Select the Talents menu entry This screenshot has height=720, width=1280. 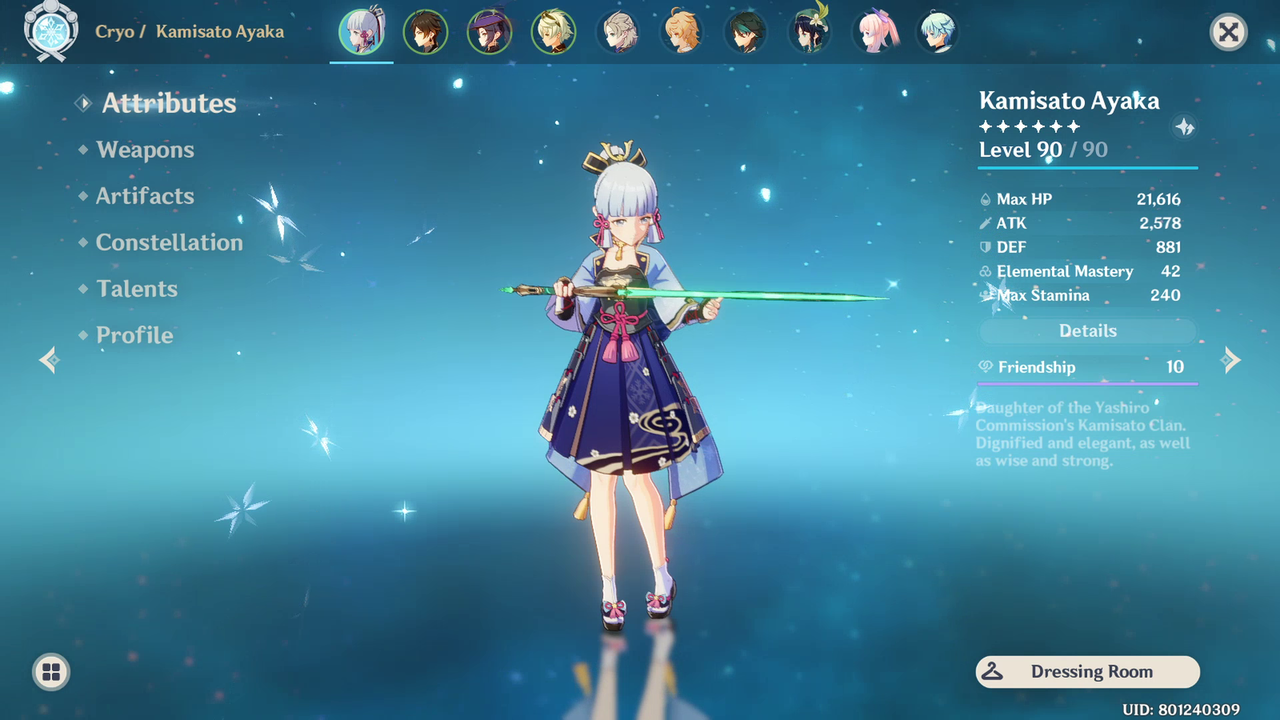(137, 289)
